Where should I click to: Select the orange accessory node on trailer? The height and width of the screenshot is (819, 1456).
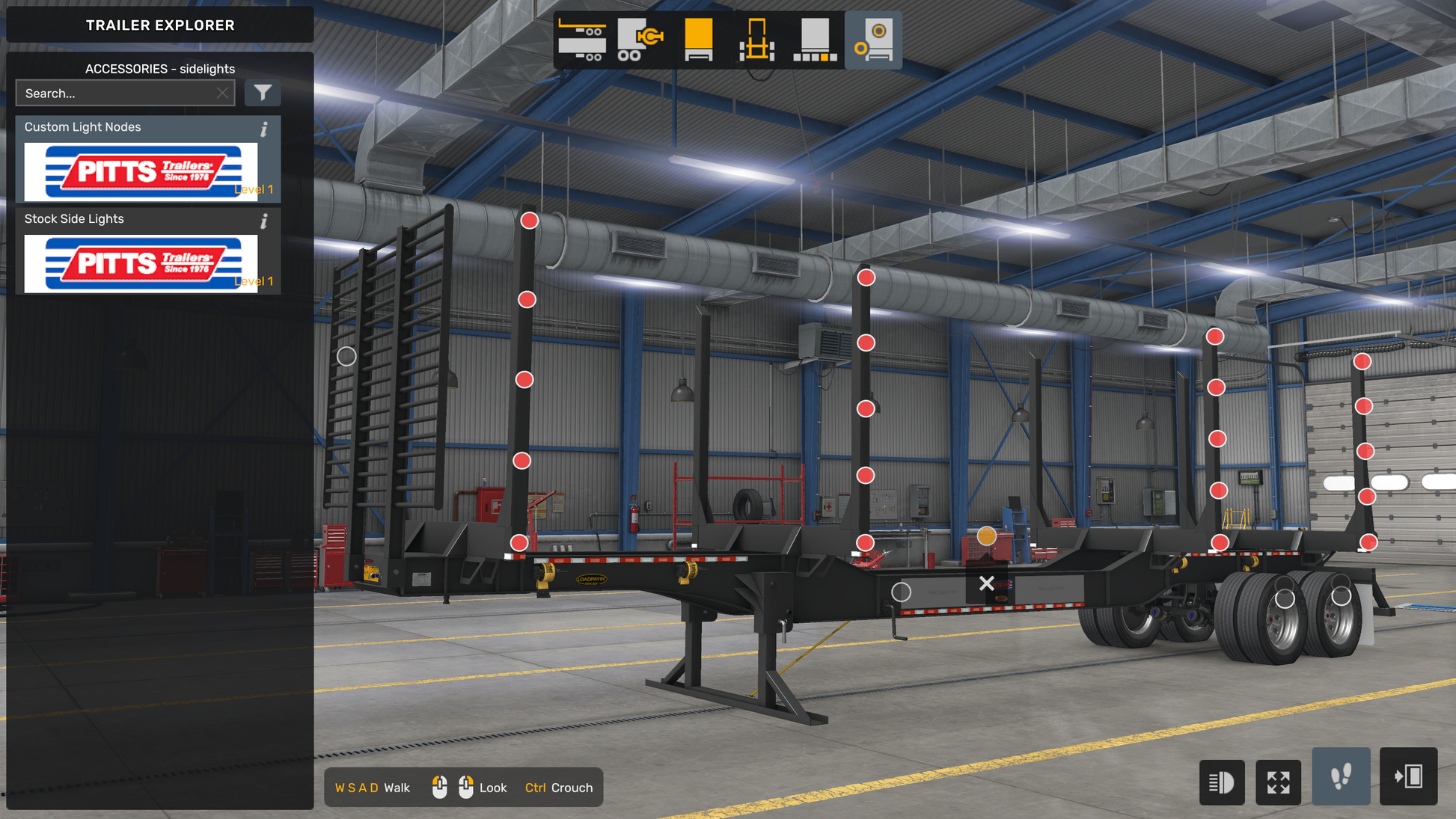point(987,536)
